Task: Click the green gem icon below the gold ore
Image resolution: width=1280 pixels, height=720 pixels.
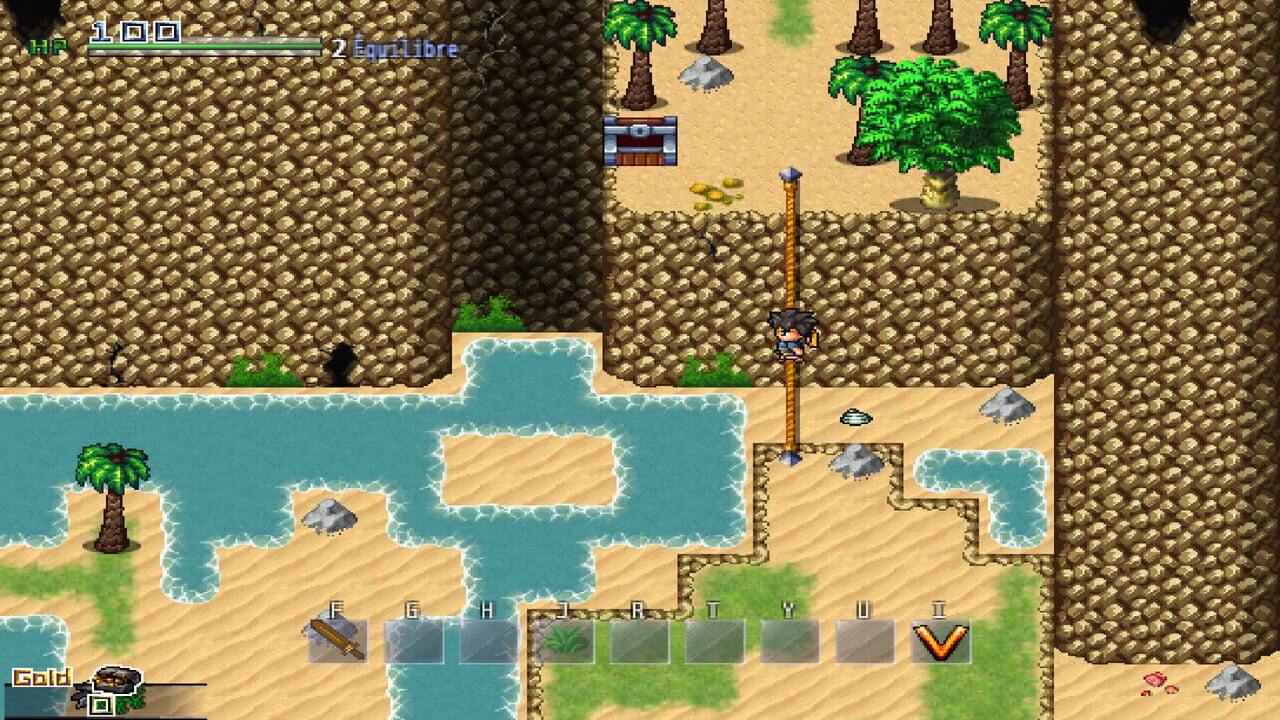Action: (x=101, y=703)
